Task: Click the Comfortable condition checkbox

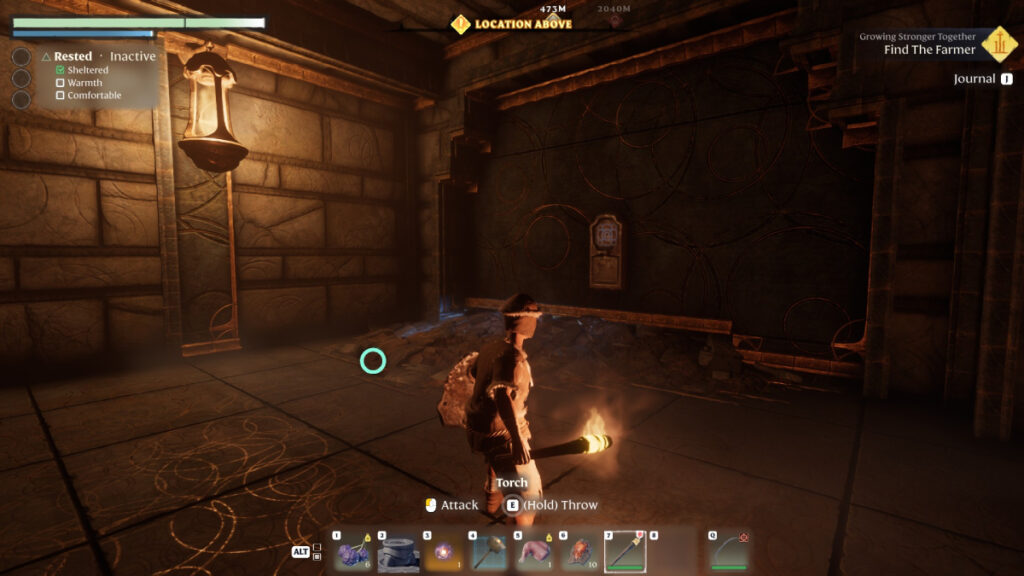Action: tap(60, 96)
